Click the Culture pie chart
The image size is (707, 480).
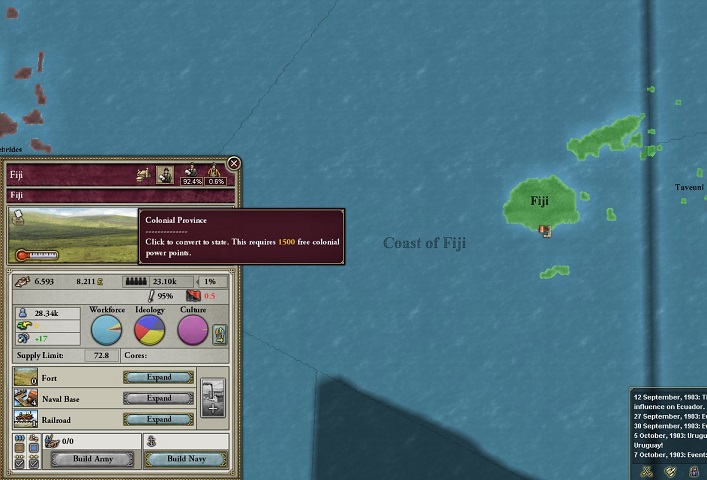click(193, 330)
